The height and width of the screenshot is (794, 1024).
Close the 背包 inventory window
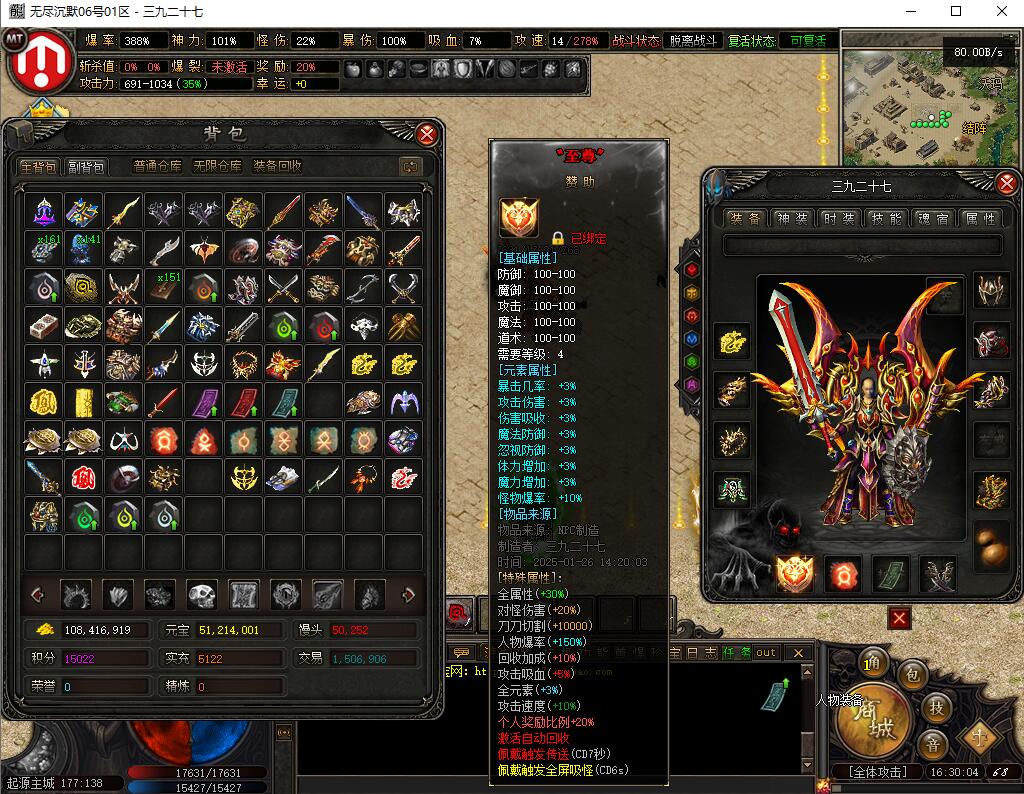[427, 134]
